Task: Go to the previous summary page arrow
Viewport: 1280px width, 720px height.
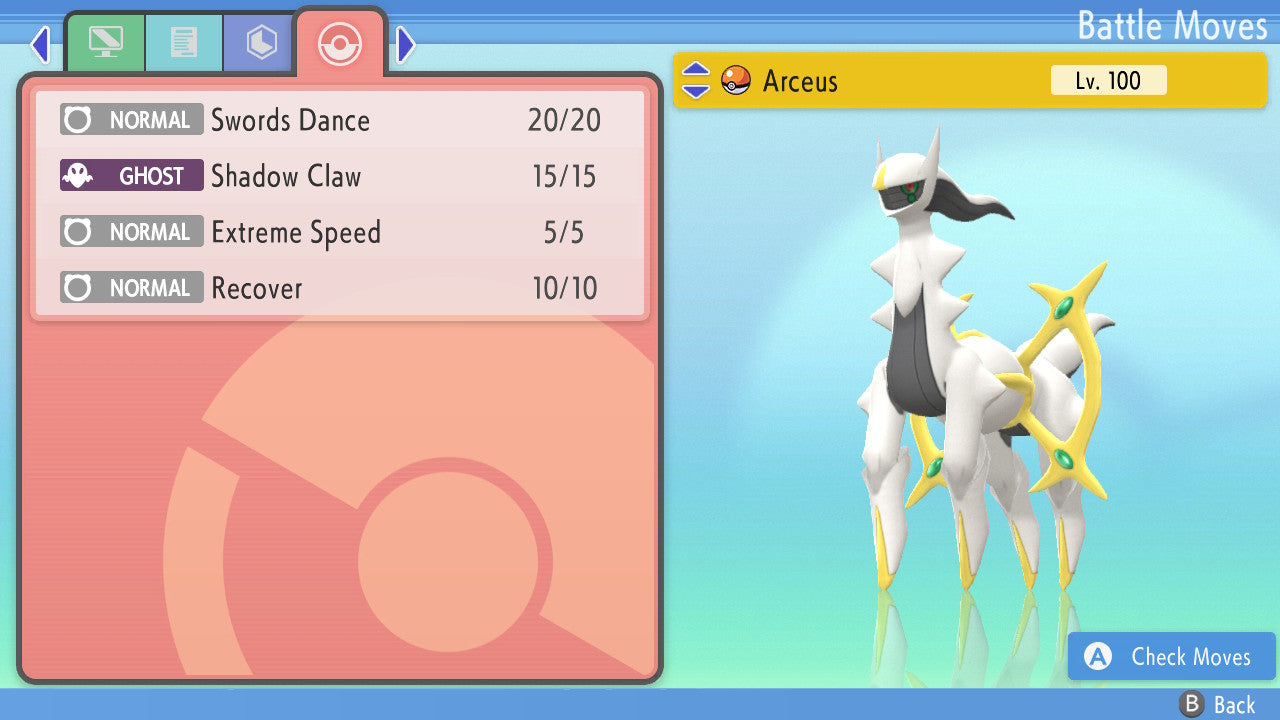Action: (x=40, y=44)
